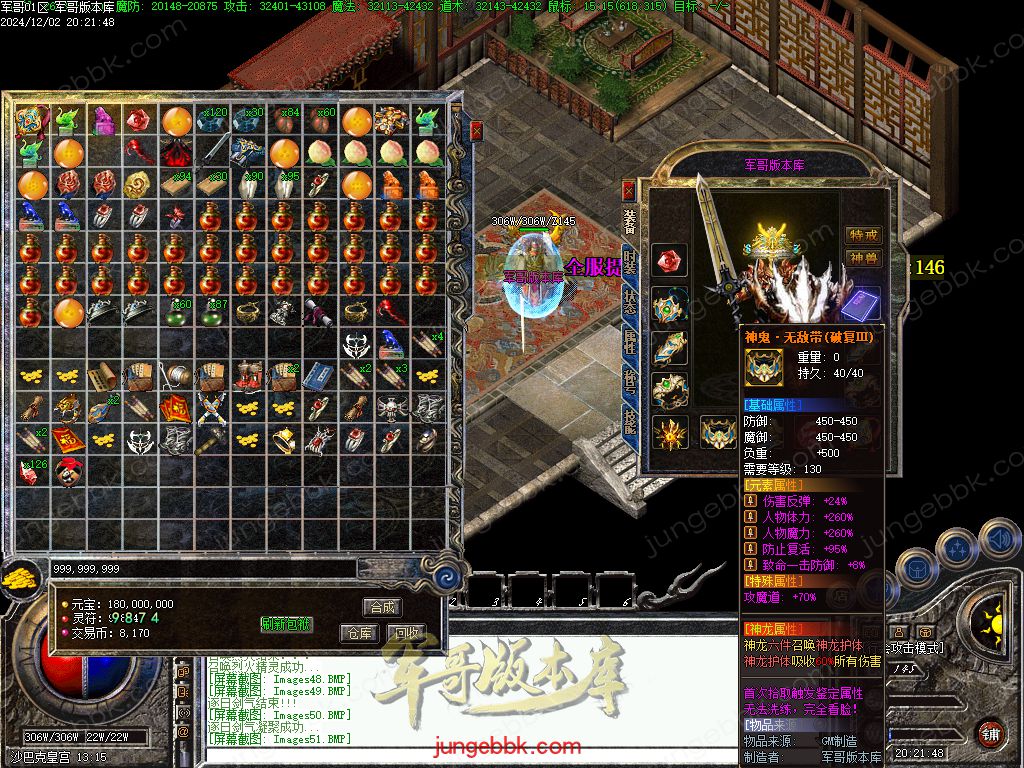Show the 属性 attributes tab
The width and height of the screenshot is (1024, 768).
[630, 342]
